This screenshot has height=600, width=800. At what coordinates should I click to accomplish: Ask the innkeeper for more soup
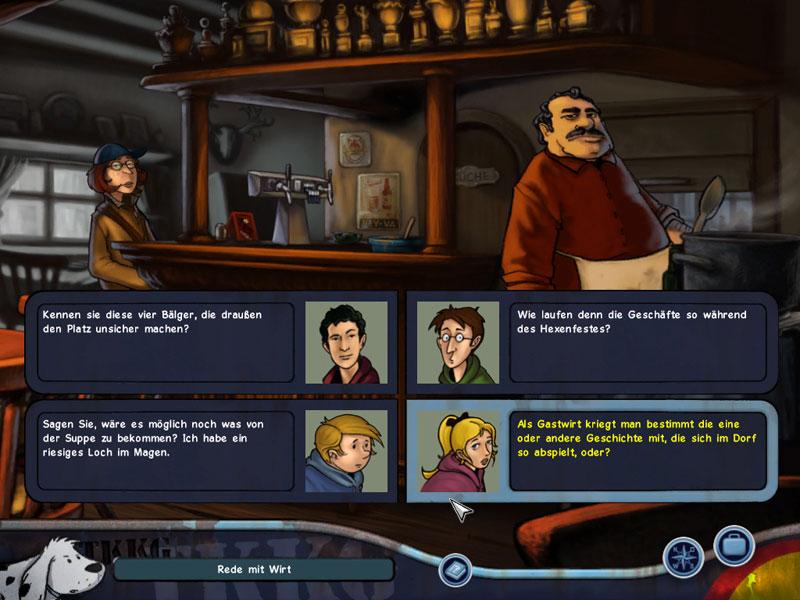(166, 449)
